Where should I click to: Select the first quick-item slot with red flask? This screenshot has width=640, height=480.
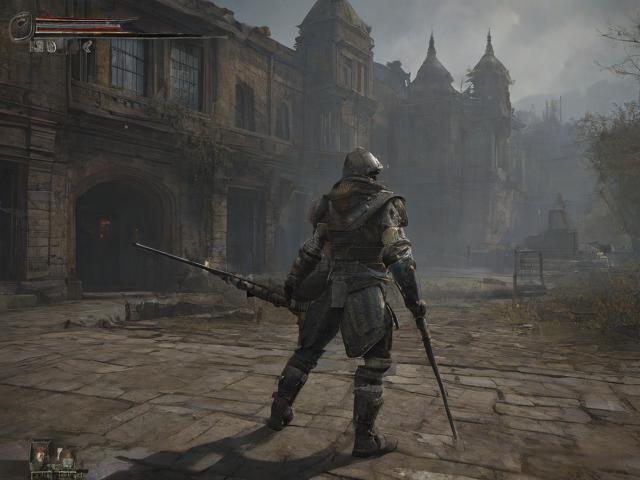coord(40,456)
